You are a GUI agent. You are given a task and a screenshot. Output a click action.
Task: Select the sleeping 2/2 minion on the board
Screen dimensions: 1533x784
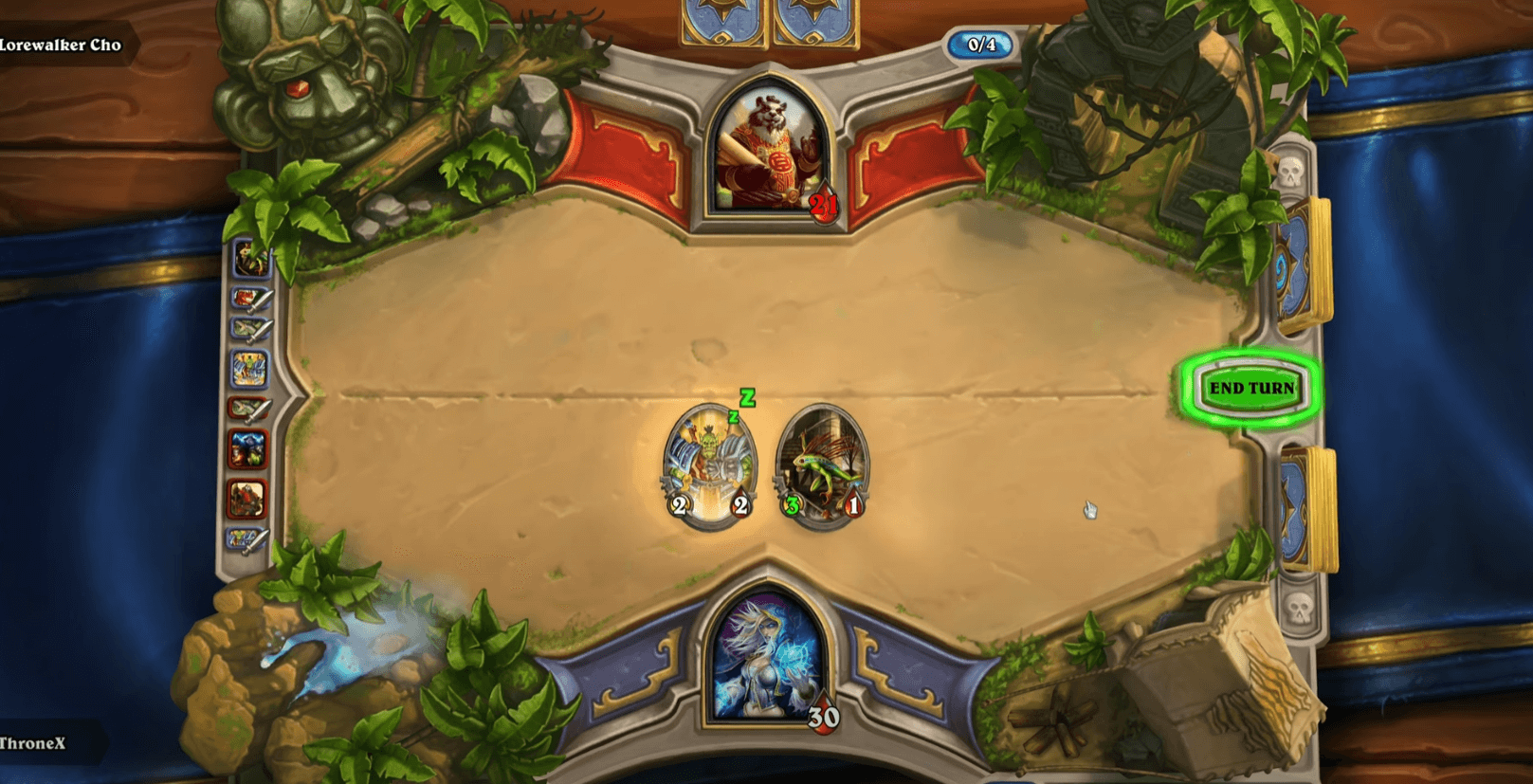[x=711, y=465]
